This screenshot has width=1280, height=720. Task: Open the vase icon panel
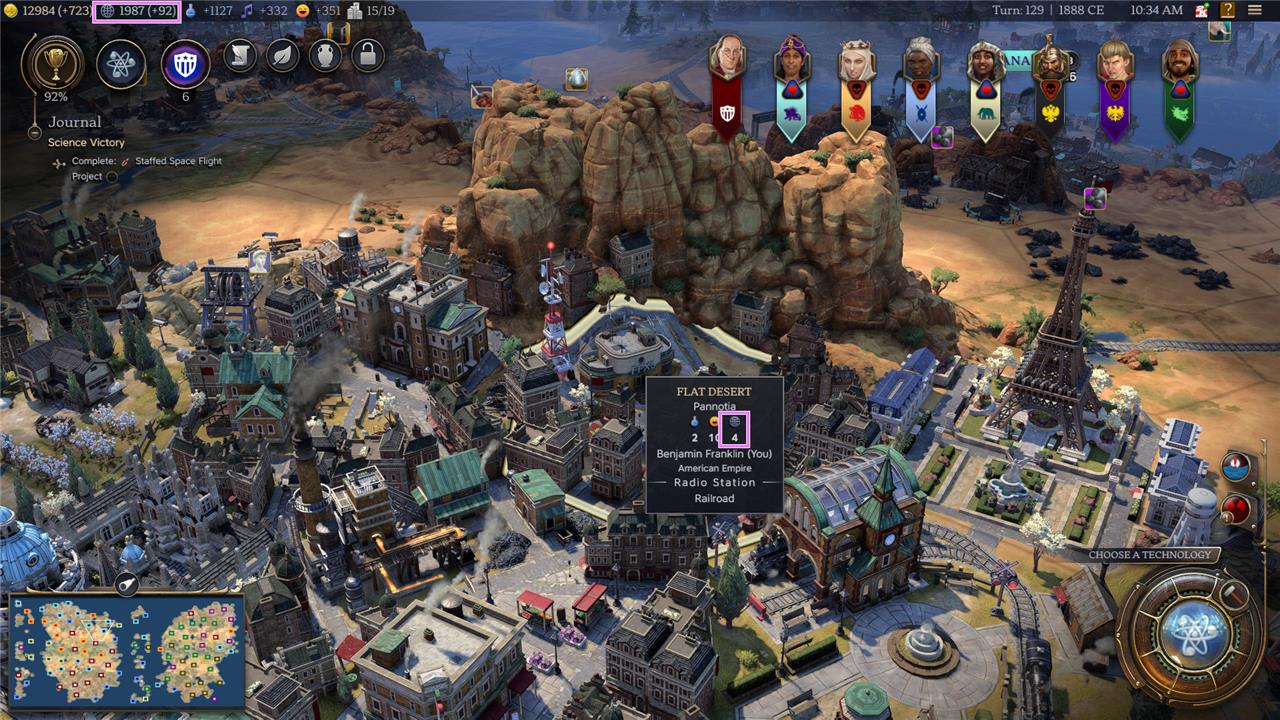[x=325, y=55]
